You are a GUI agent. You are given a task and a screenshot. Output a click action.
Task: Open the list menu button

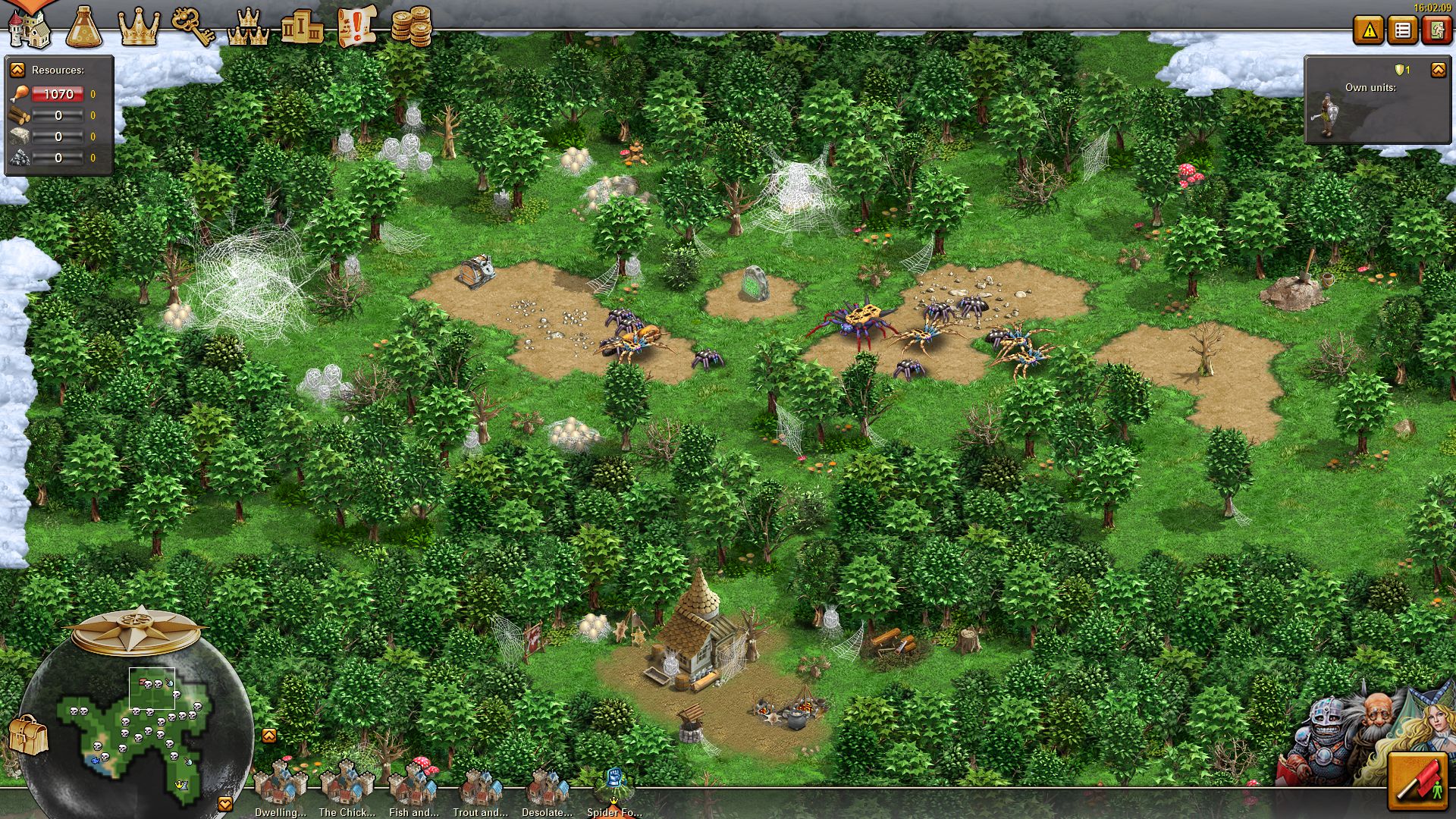click(1403, 30)
